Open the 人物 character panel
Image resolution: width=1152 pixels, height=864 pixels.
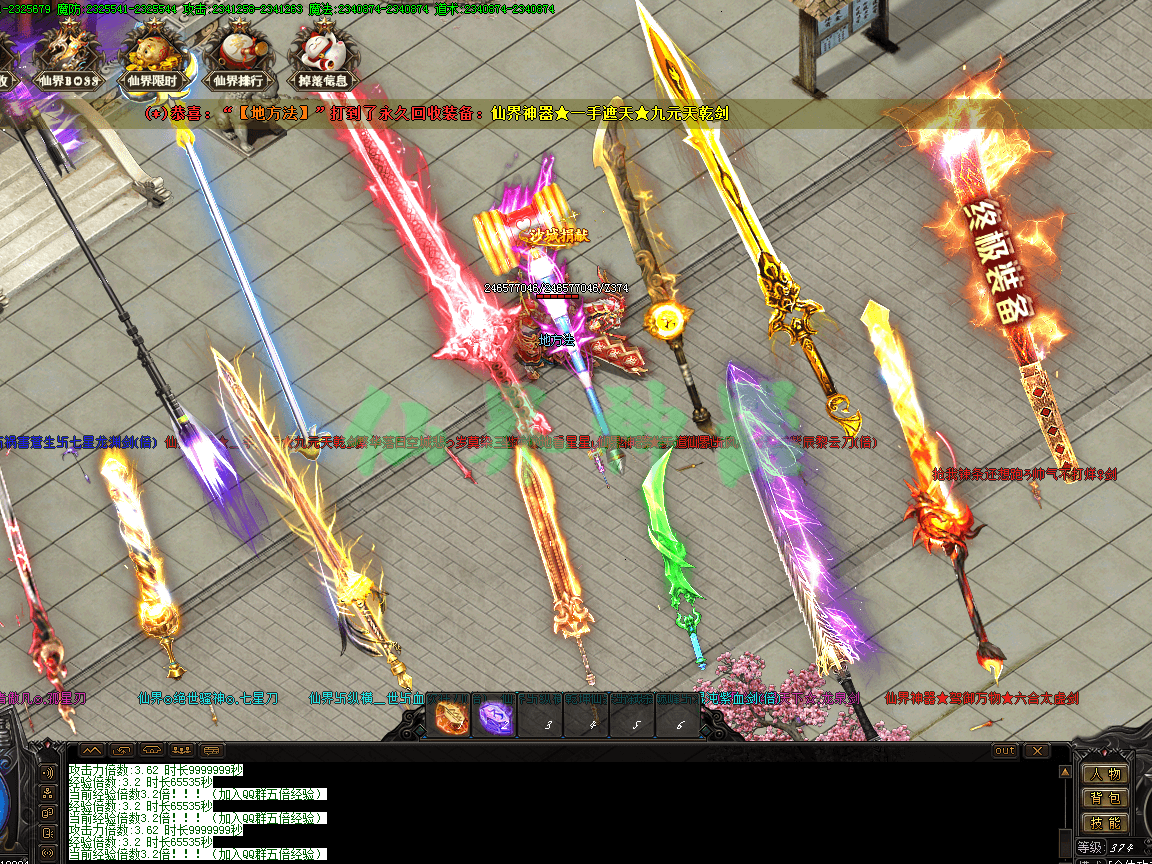click(1105, 774)
